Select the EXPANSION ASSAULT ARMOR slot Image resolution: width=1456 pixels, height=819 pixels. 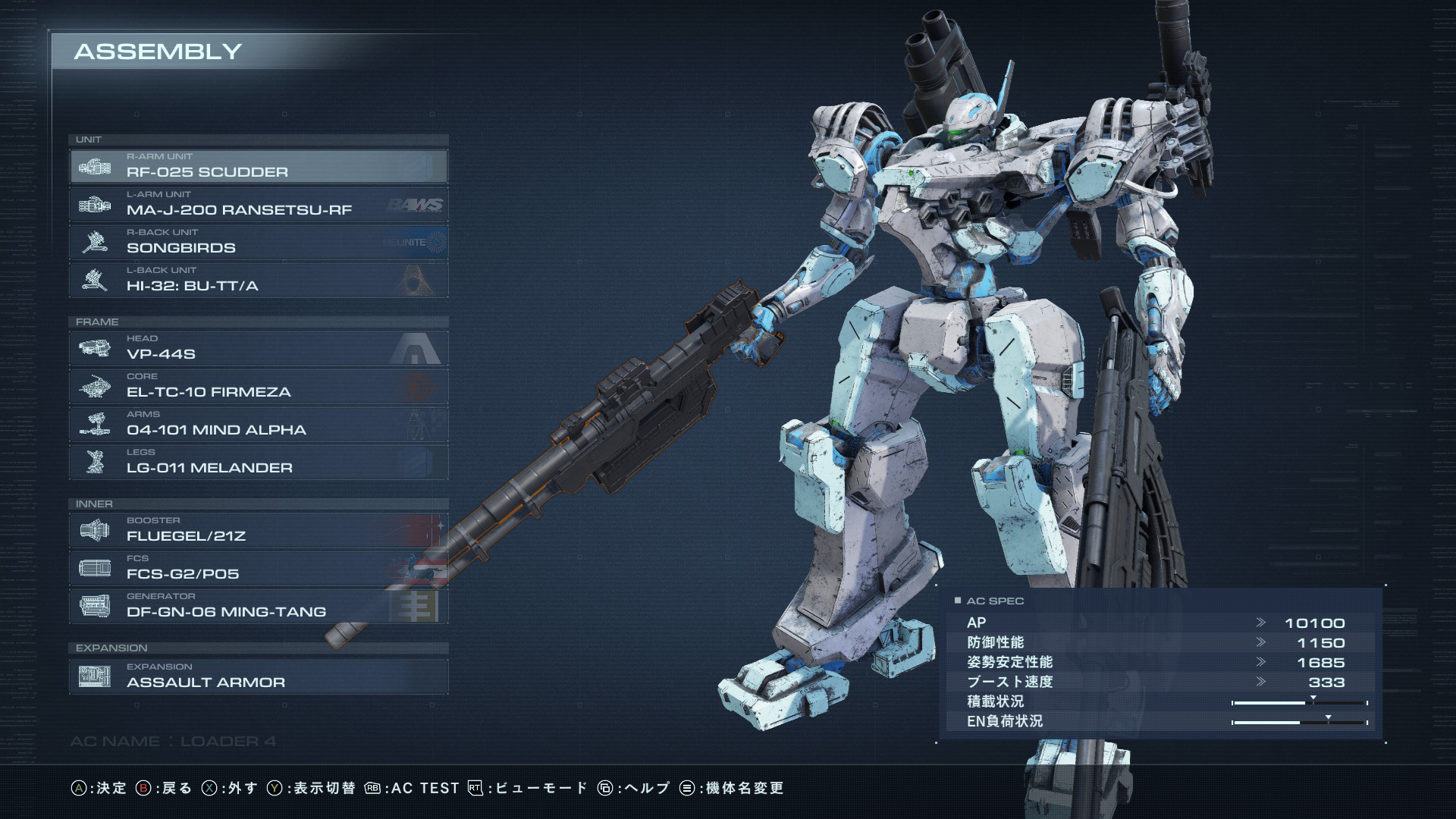click(258, 676)
